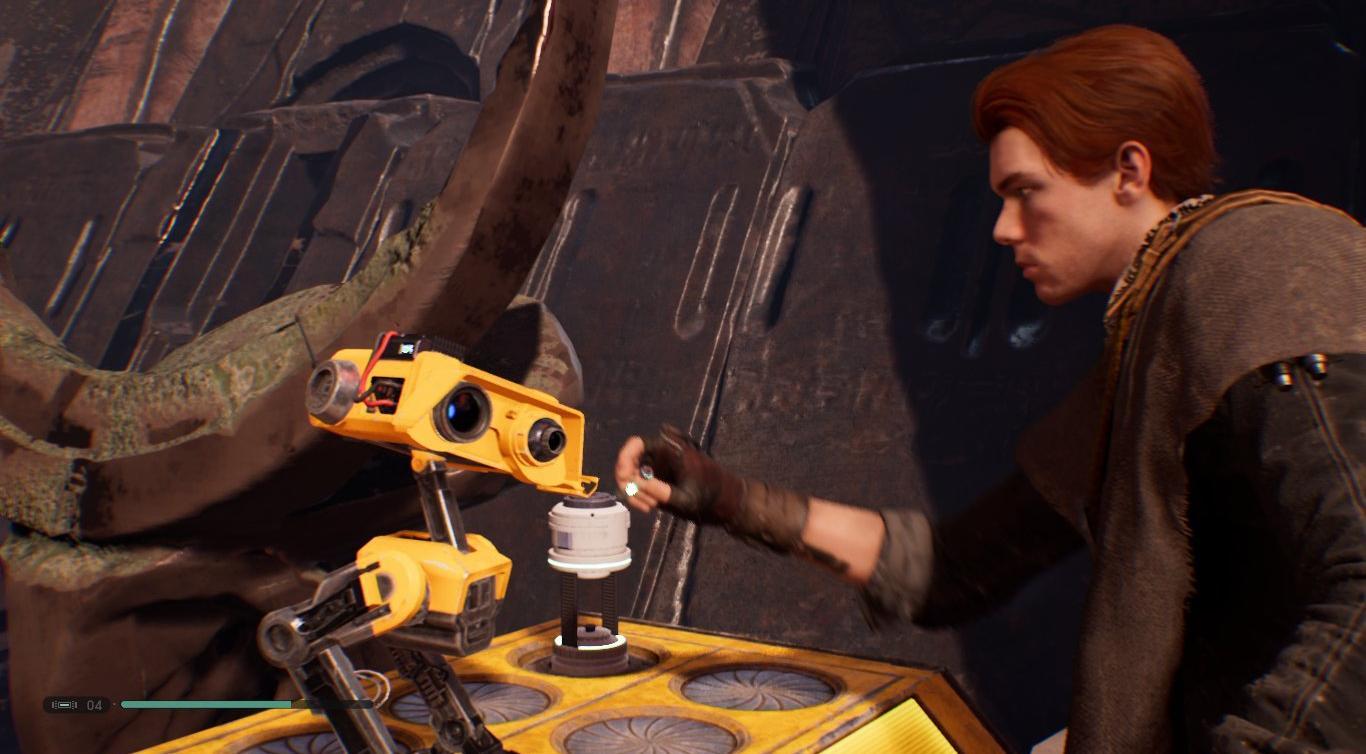
Task: Select BD-1's antenna microphone on the left
Action: 328,385
